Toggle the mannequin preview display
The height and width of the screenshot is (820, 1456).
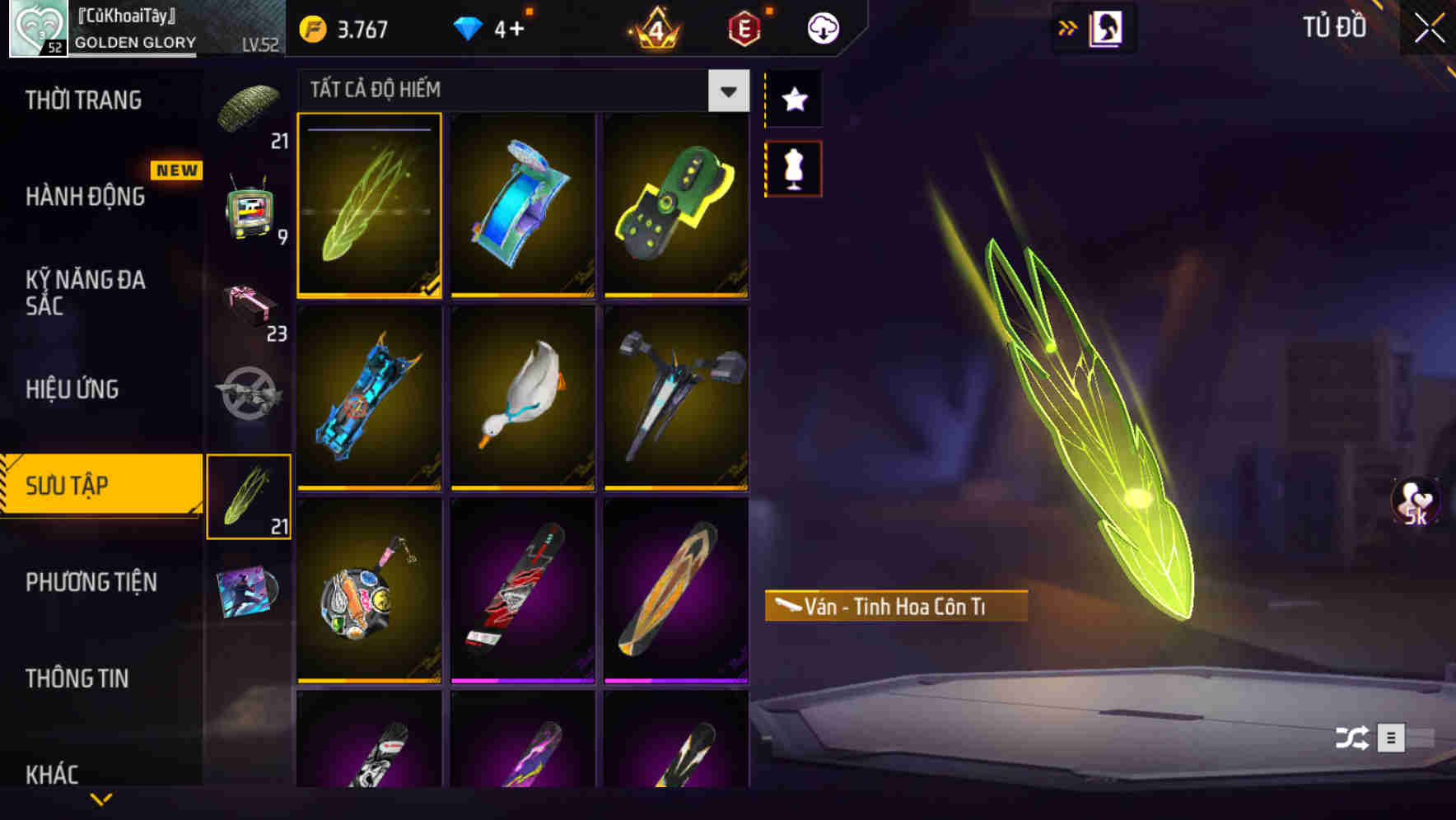[x=793, y=168]
